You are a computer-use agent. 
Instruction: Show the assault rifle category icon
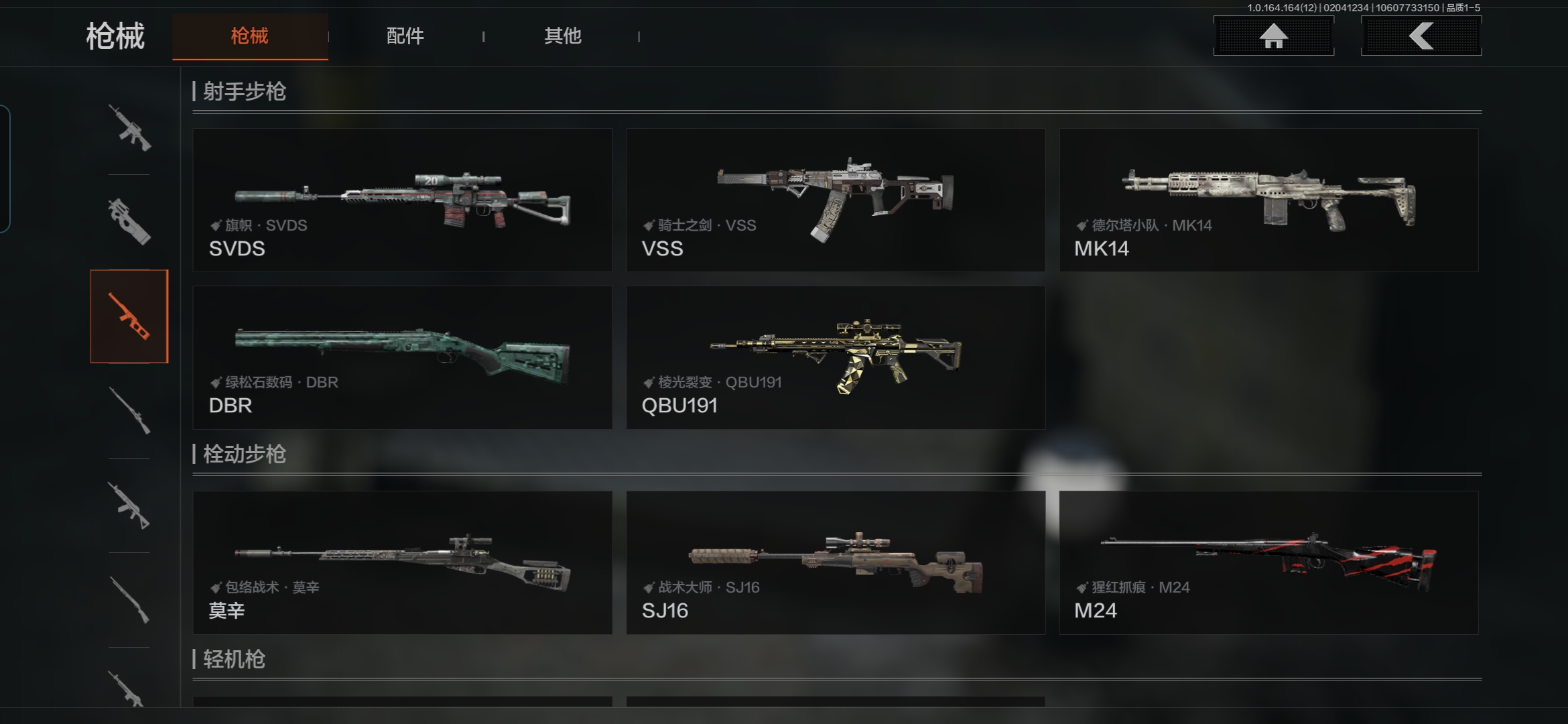pyautogui.click(x=129, y=127)
